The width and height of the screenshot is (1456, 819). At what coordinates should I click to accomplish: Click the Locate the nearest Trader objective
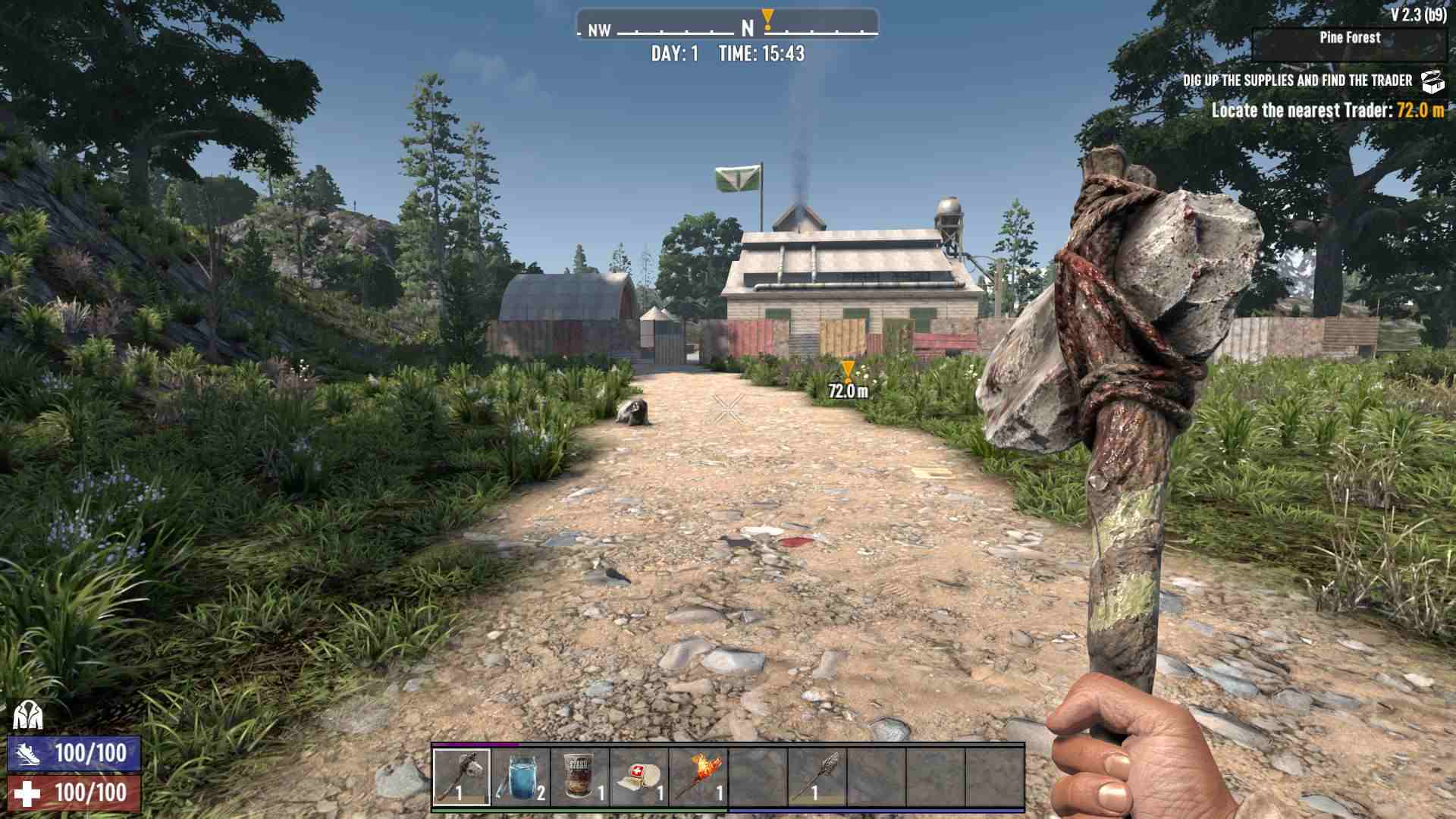(x=1327, y=111)
